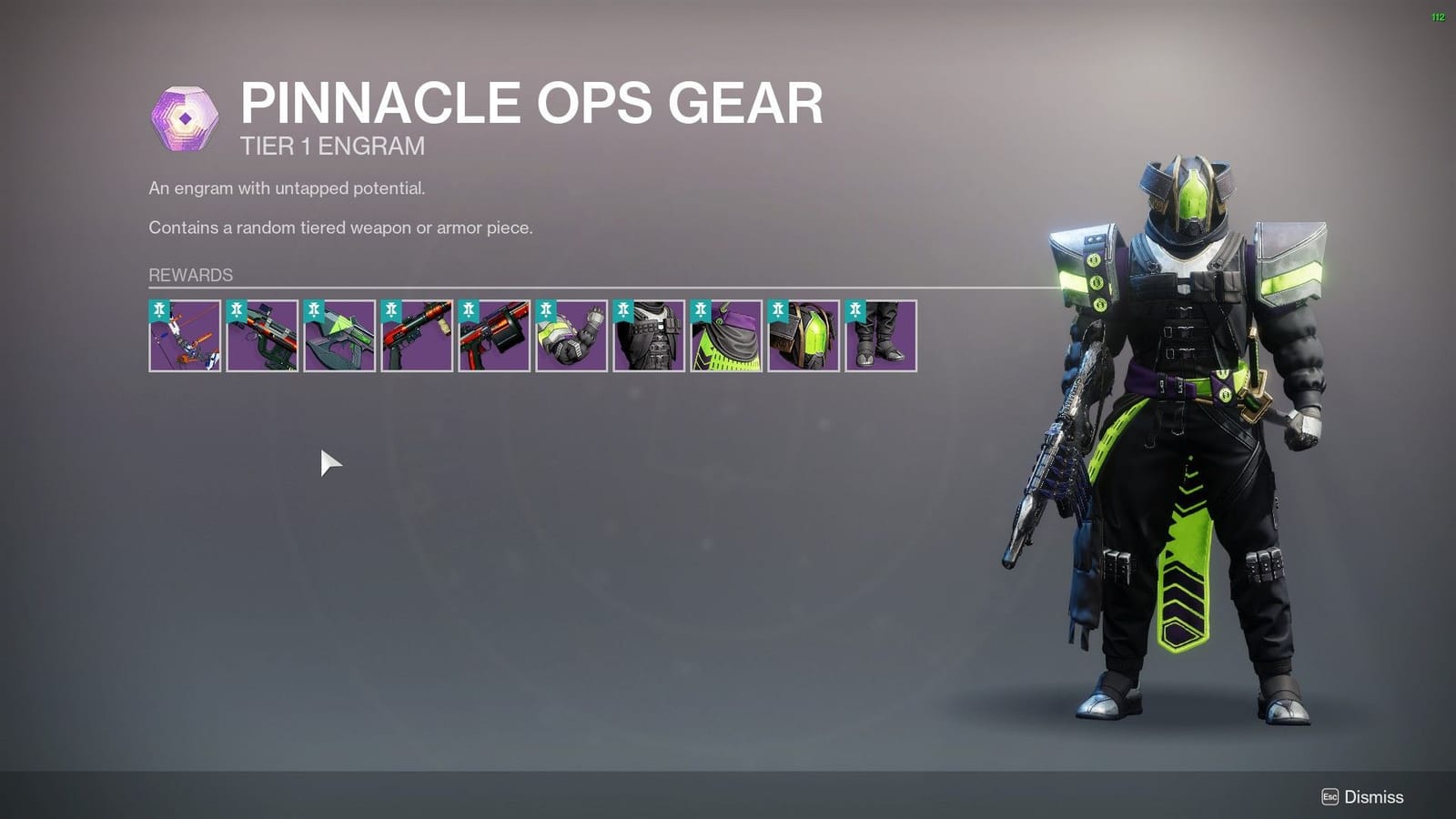Screen dimensions: 1456x819
Task: Expand the REWARDS section header
Action: (189, 274)
